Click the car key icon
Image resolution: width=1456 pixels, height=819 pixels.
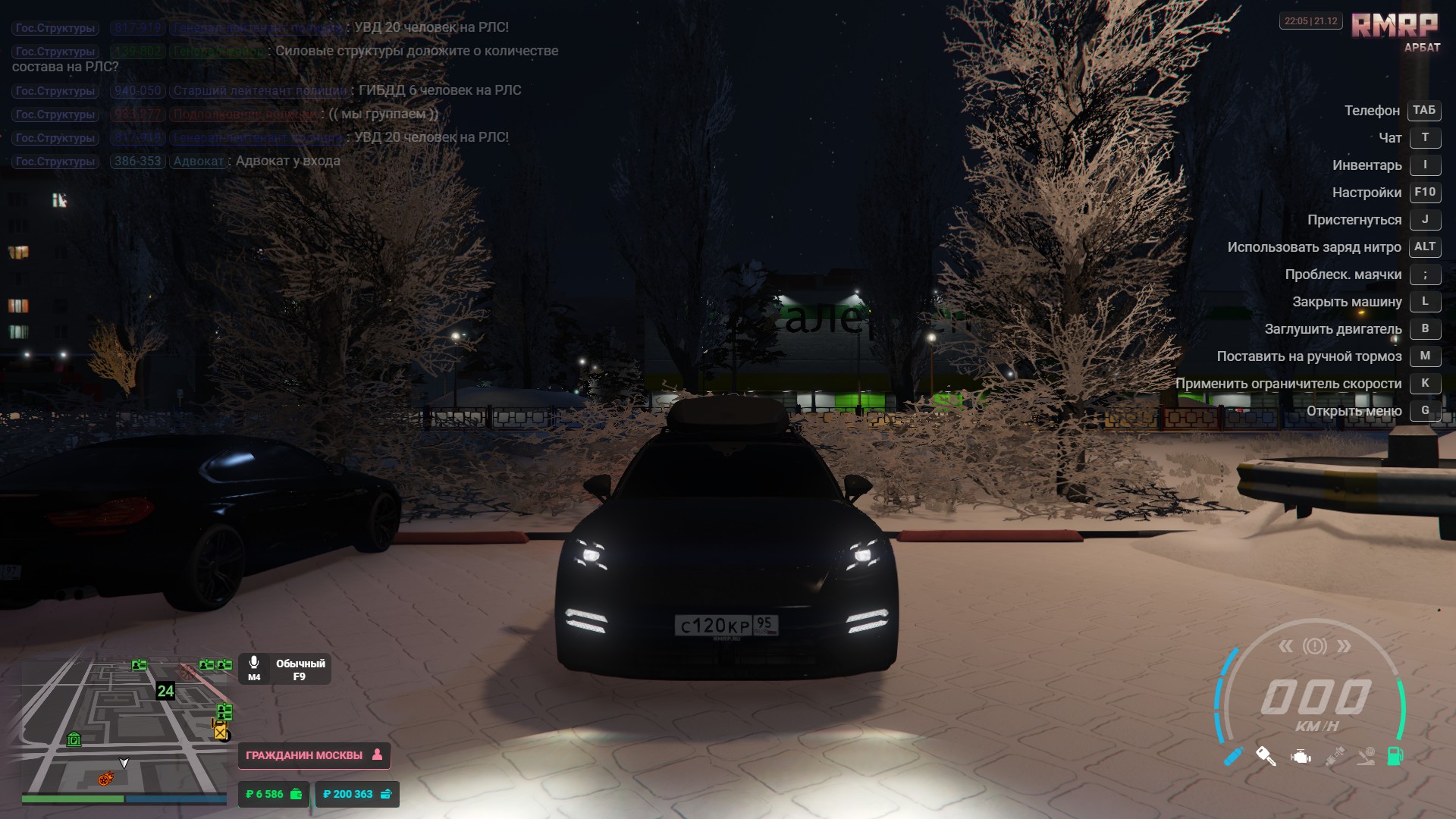click(1266, 756)
